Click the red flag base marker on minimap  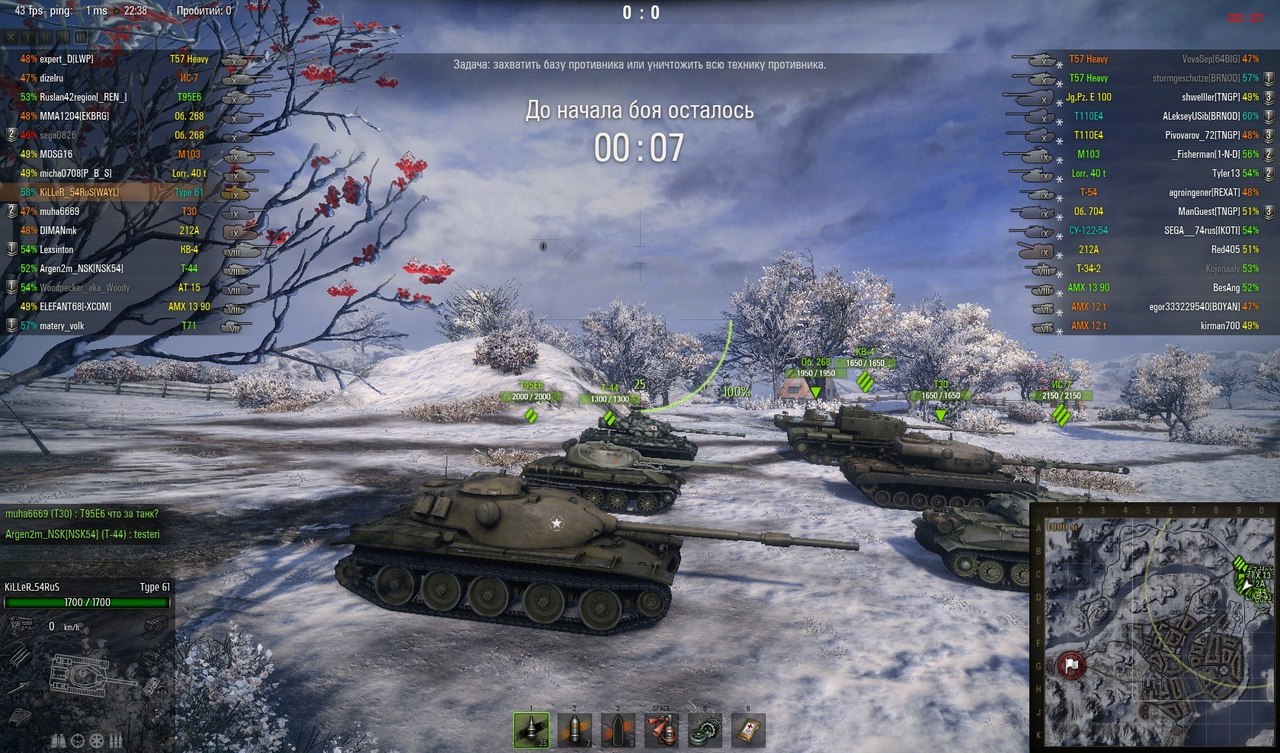coord(1069,665)
